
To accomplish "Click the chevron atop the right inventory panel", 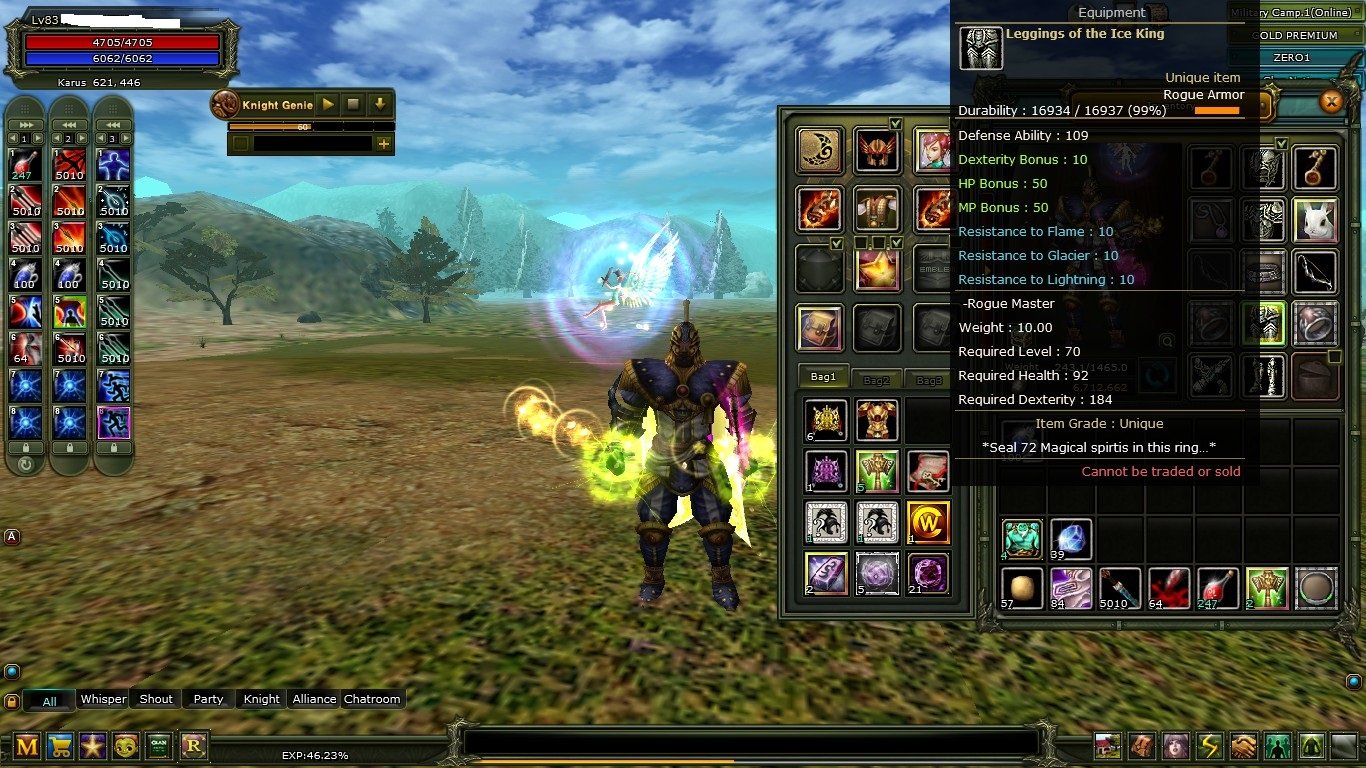I will pos(1283,143).
